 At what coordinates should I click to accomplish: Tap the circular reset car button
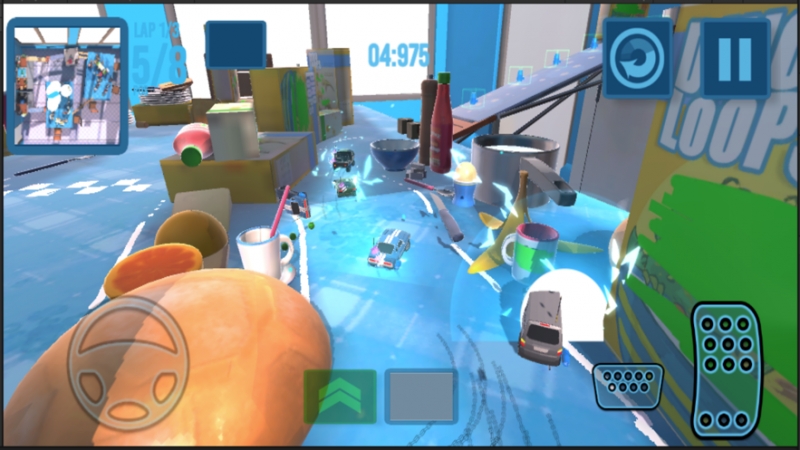coord(638,58)
